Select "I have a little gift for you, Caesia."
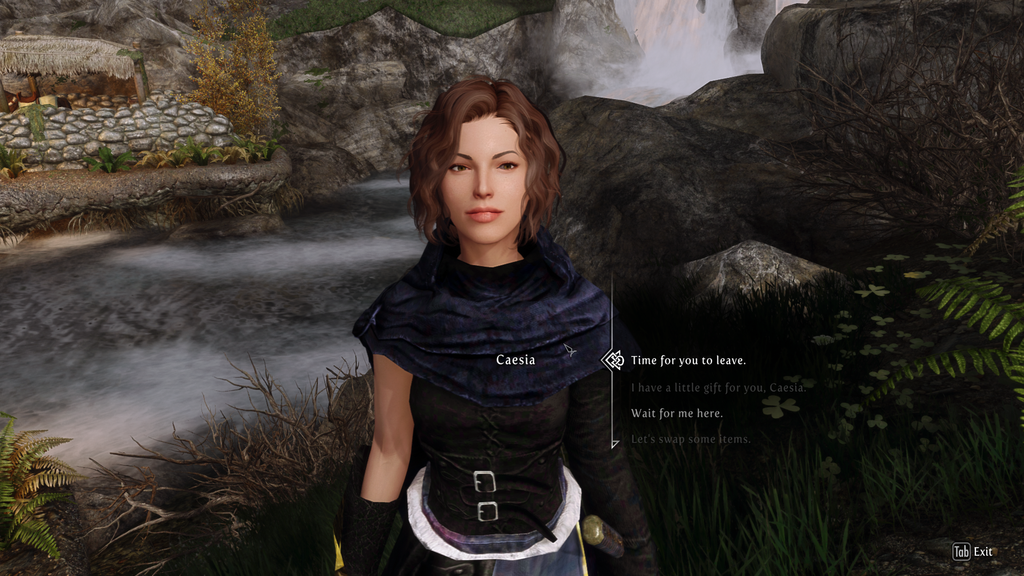This screenshot has height=576, width=1024. (x=718, y=387)
